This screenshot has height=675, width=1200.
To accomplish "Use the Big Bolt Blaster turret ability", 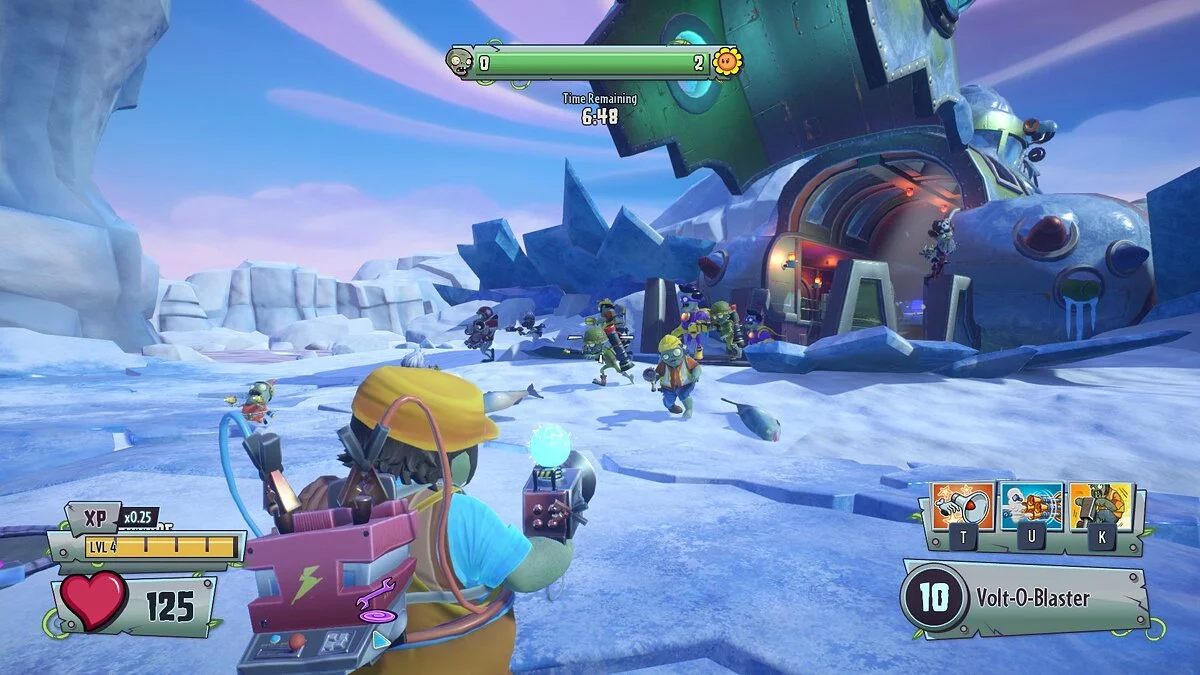I will 1031,506.
